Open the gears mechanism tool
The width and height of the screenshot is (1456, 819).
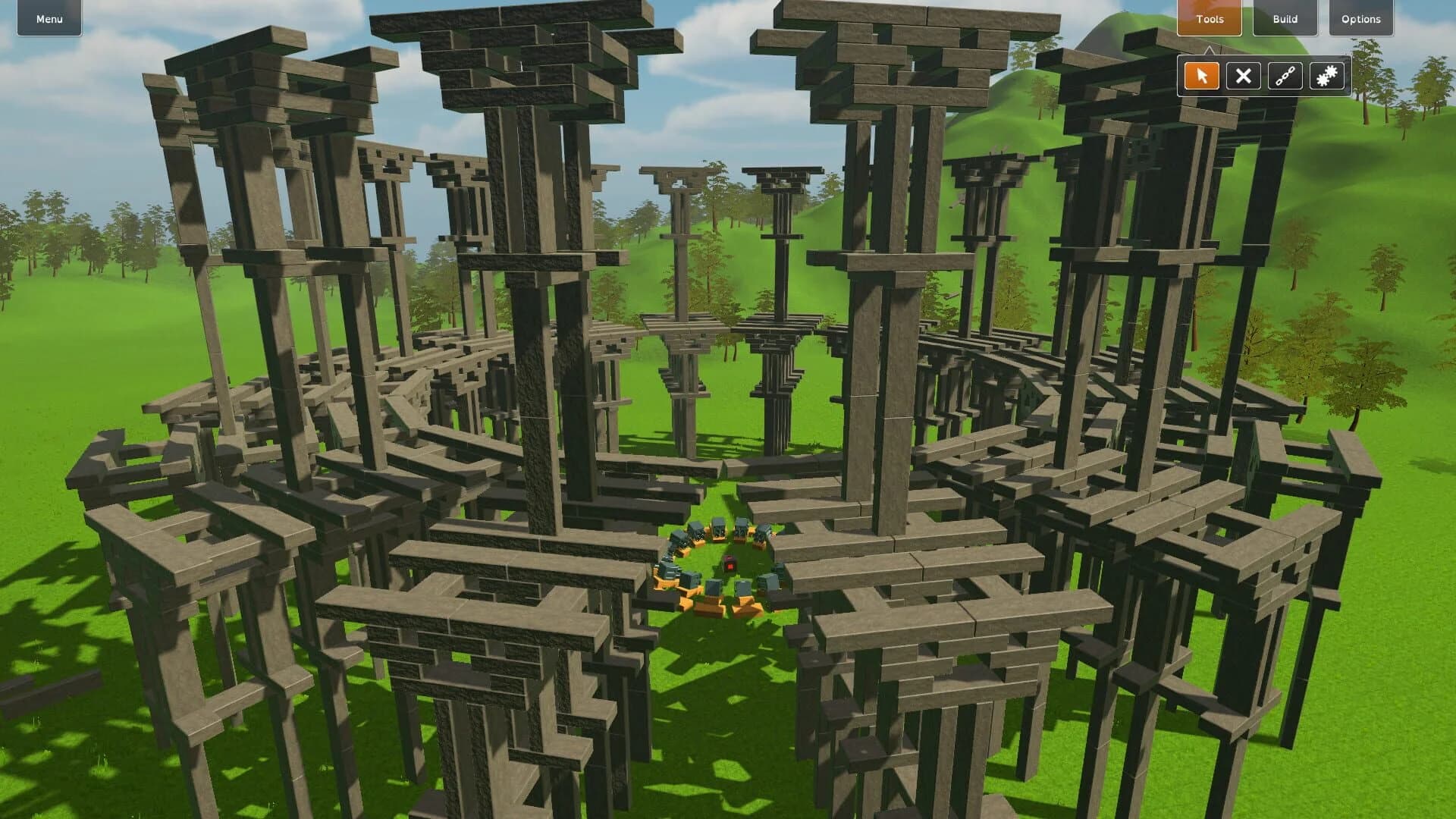click(1326, 75)
